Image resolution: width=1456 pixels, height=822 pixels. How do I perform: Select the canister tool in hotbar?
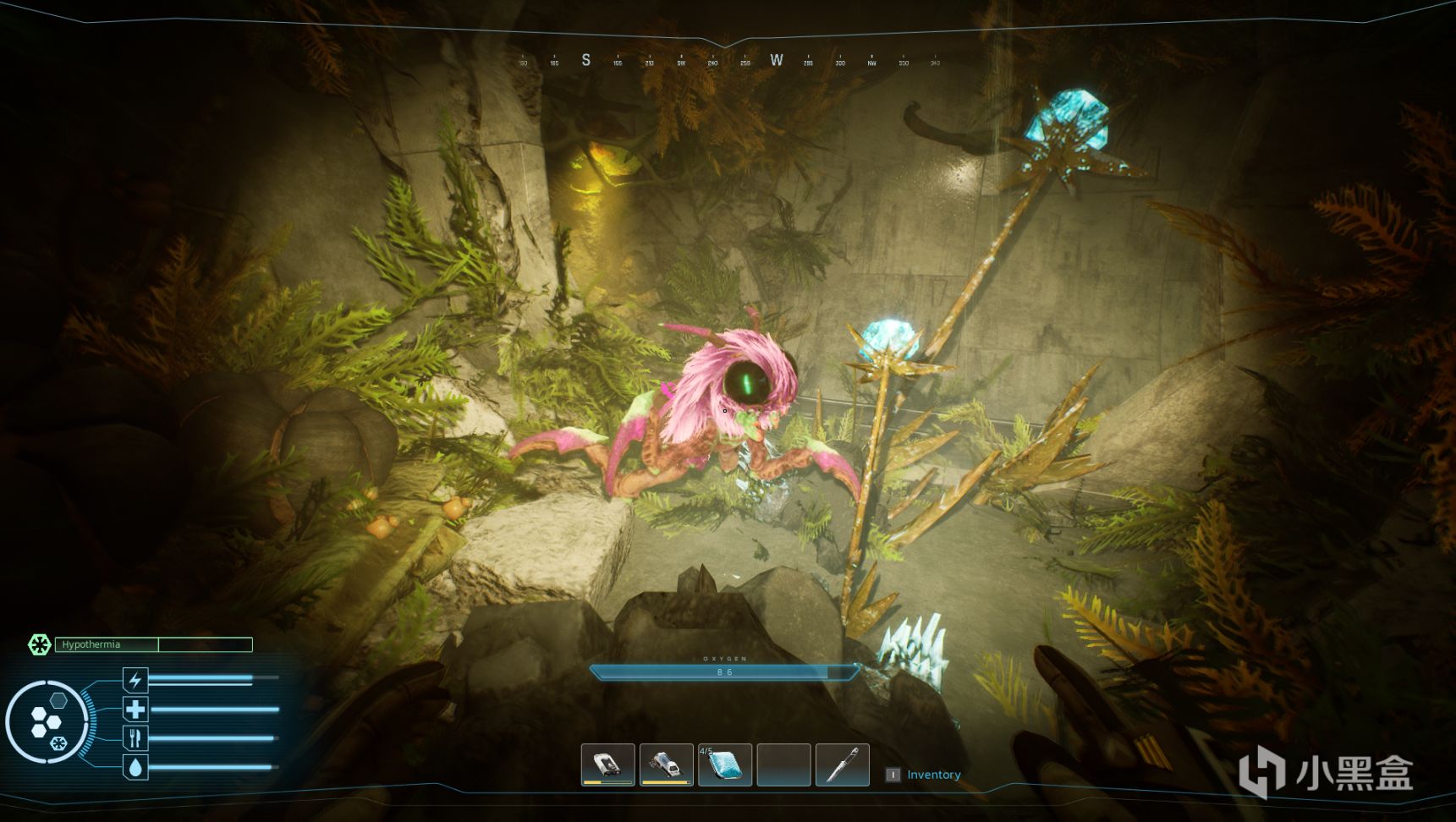[667, 764]
